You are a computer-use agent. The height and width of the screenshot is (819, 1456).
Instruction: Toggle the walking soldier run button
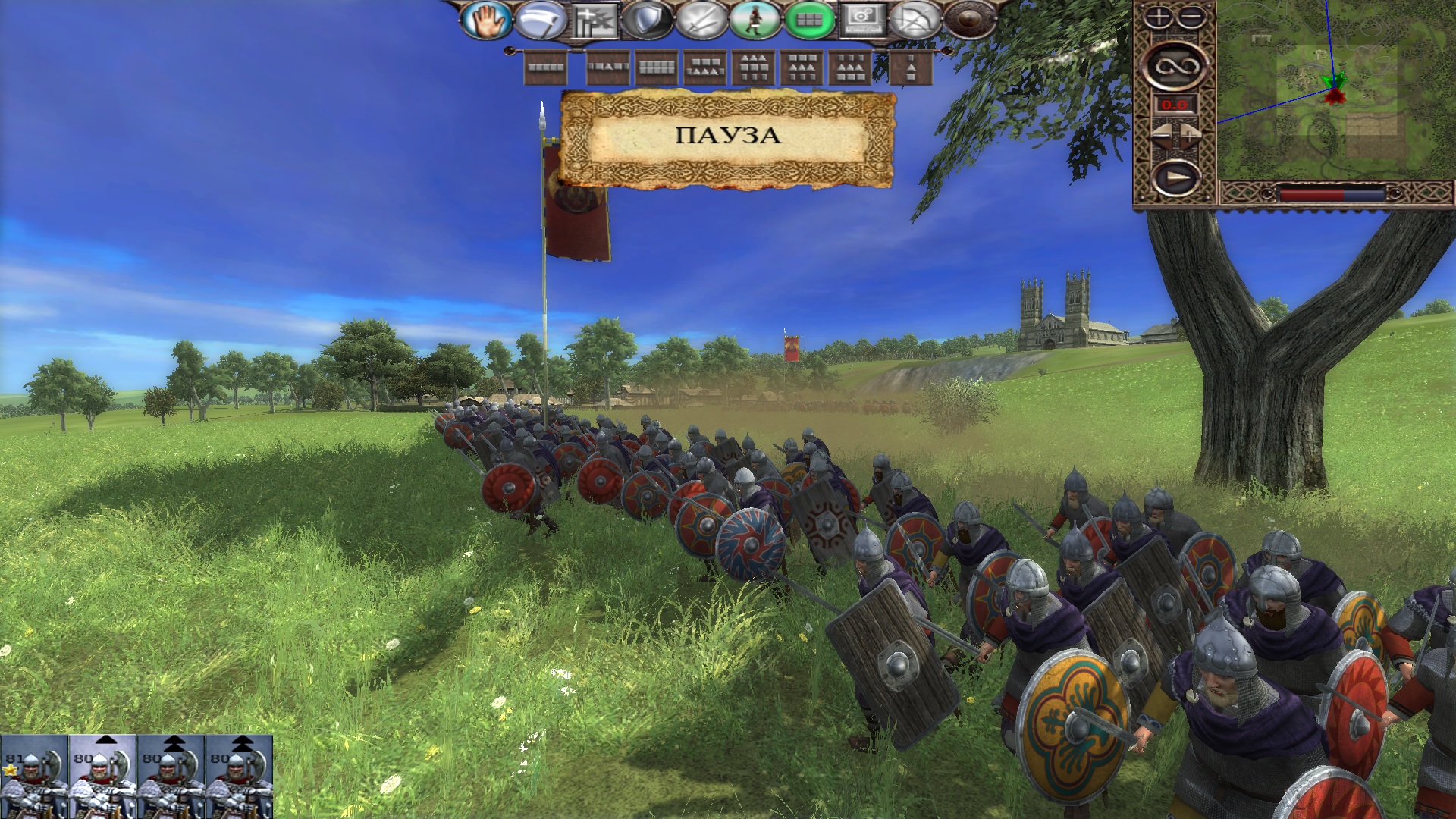[x=755, y=20]
